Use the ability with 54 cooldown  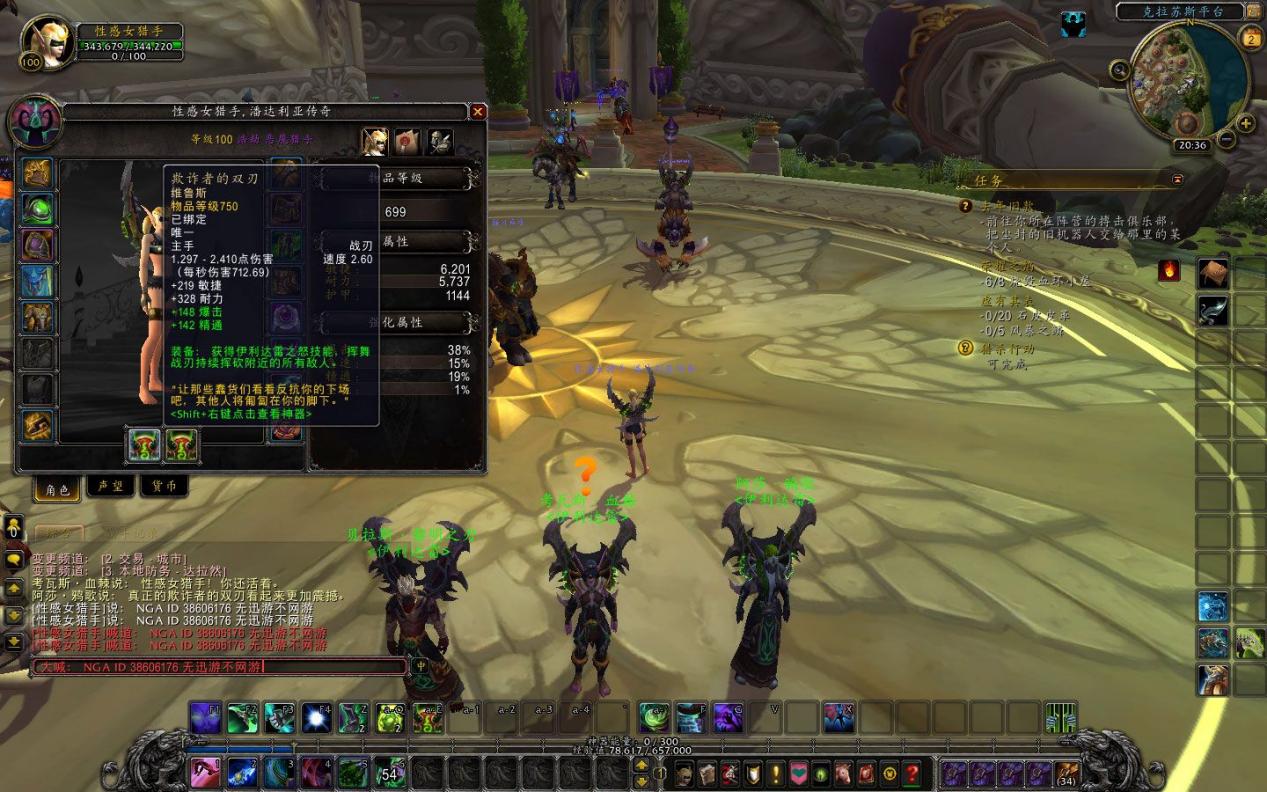tap(390, 773)
